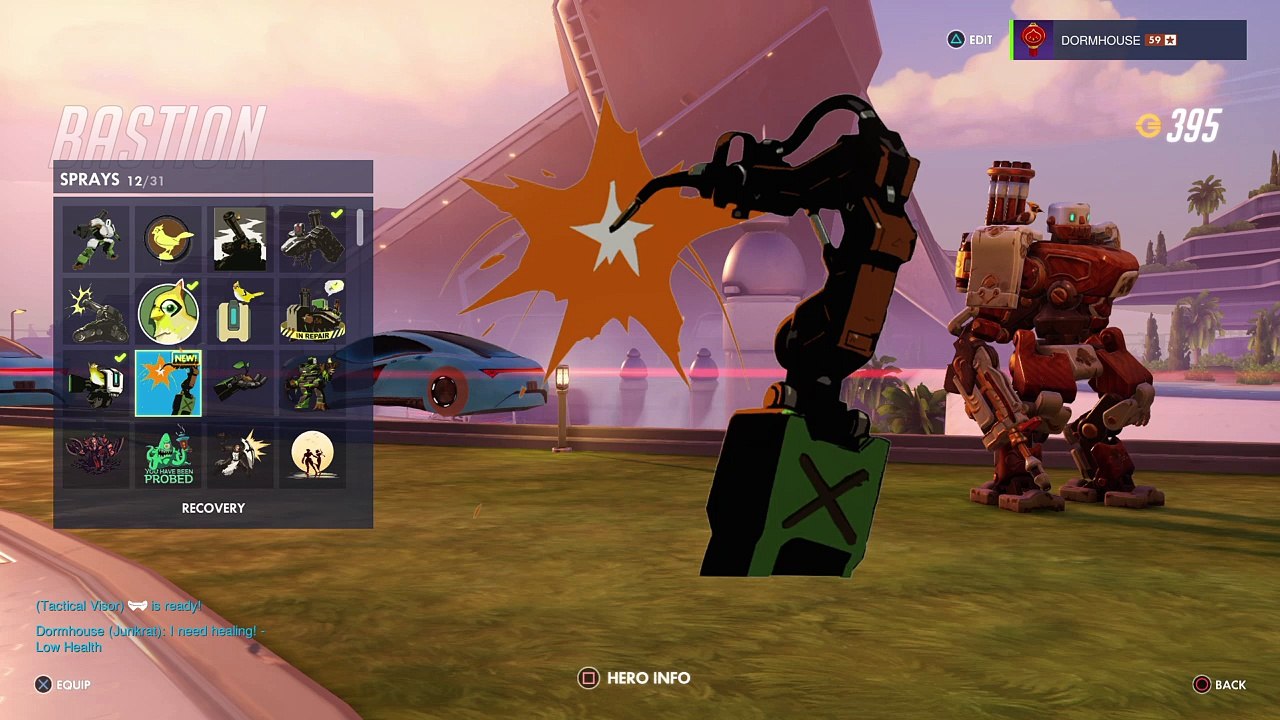Select the dark red spider-like spray
Viewport: 1280px width, 720px height.
[x=96, y=456]
